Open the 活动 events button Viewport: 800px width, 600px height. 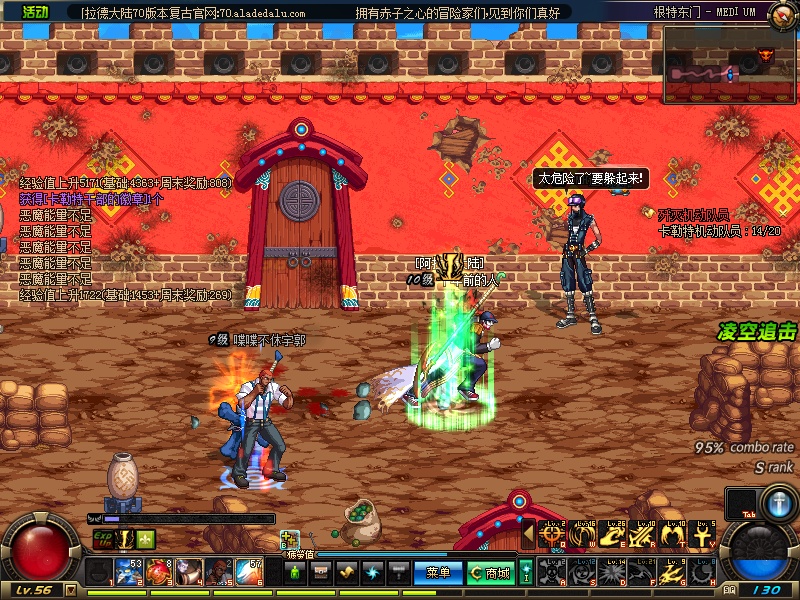click(35, 12)
